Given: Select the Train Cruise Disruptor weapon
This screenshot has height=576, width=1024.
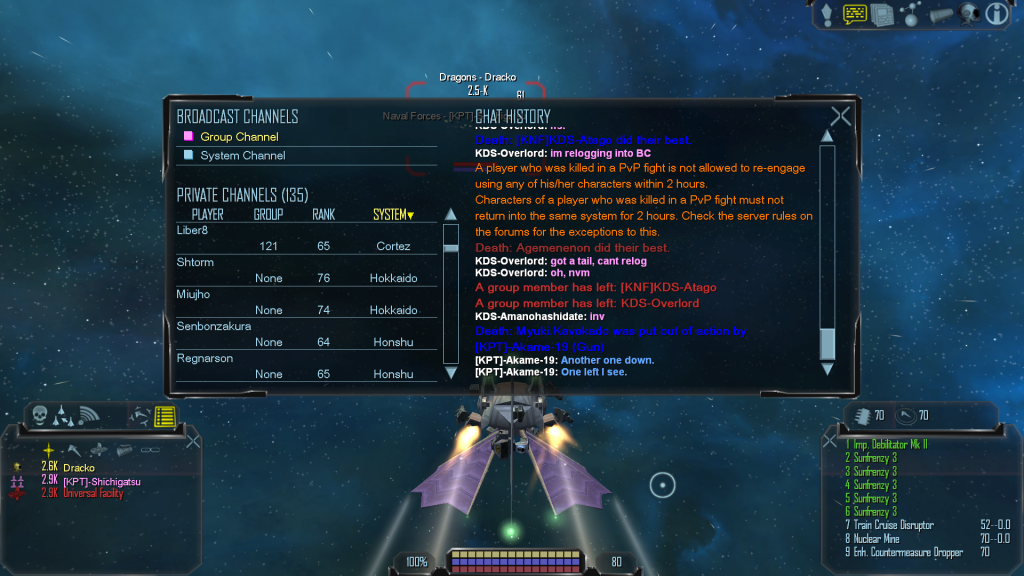Looking at the screenshot, I should pos(893,525).
